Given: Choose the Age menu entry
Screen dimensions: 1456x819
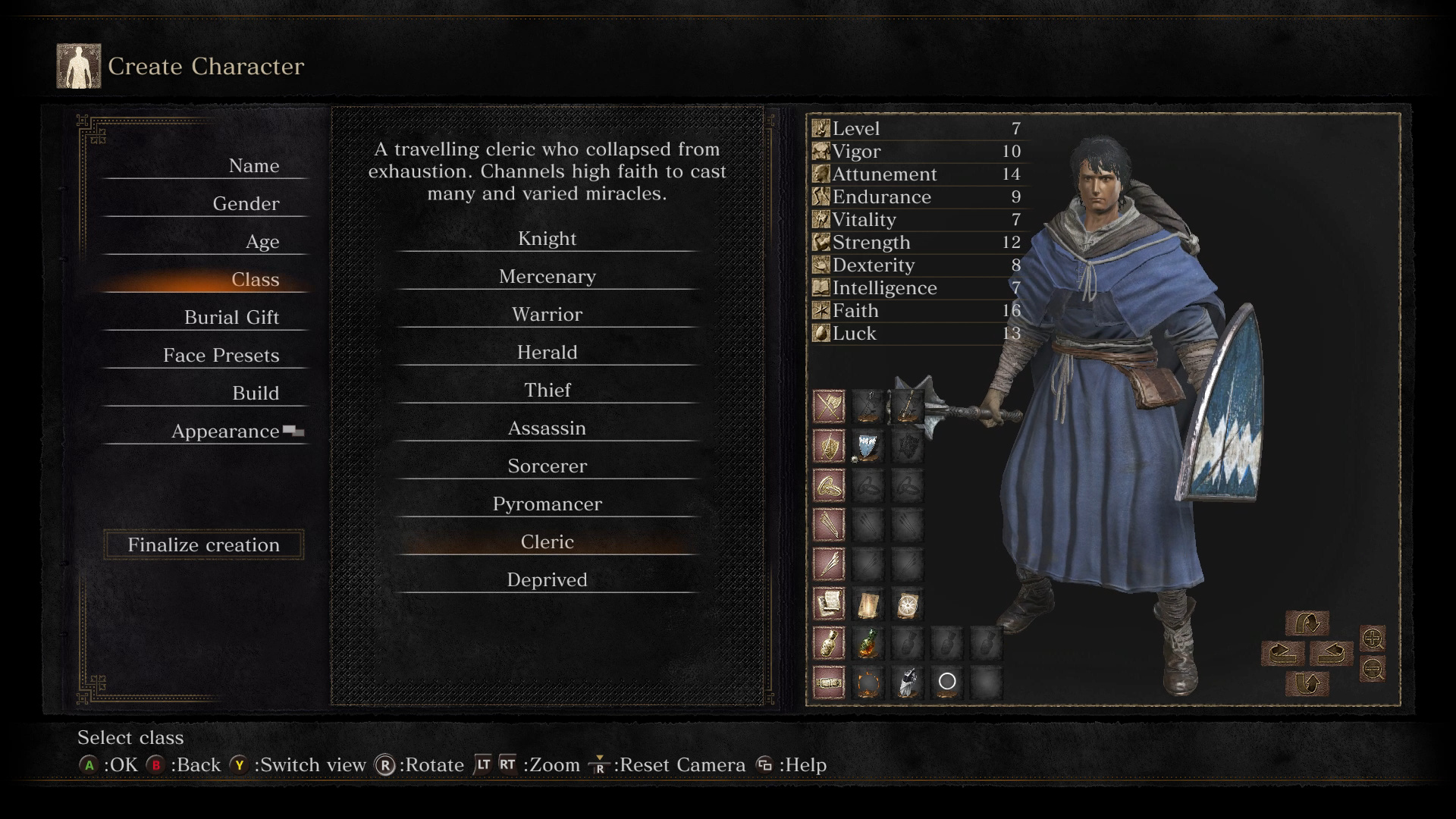Looking at the screenshot, I should point(262,242).
